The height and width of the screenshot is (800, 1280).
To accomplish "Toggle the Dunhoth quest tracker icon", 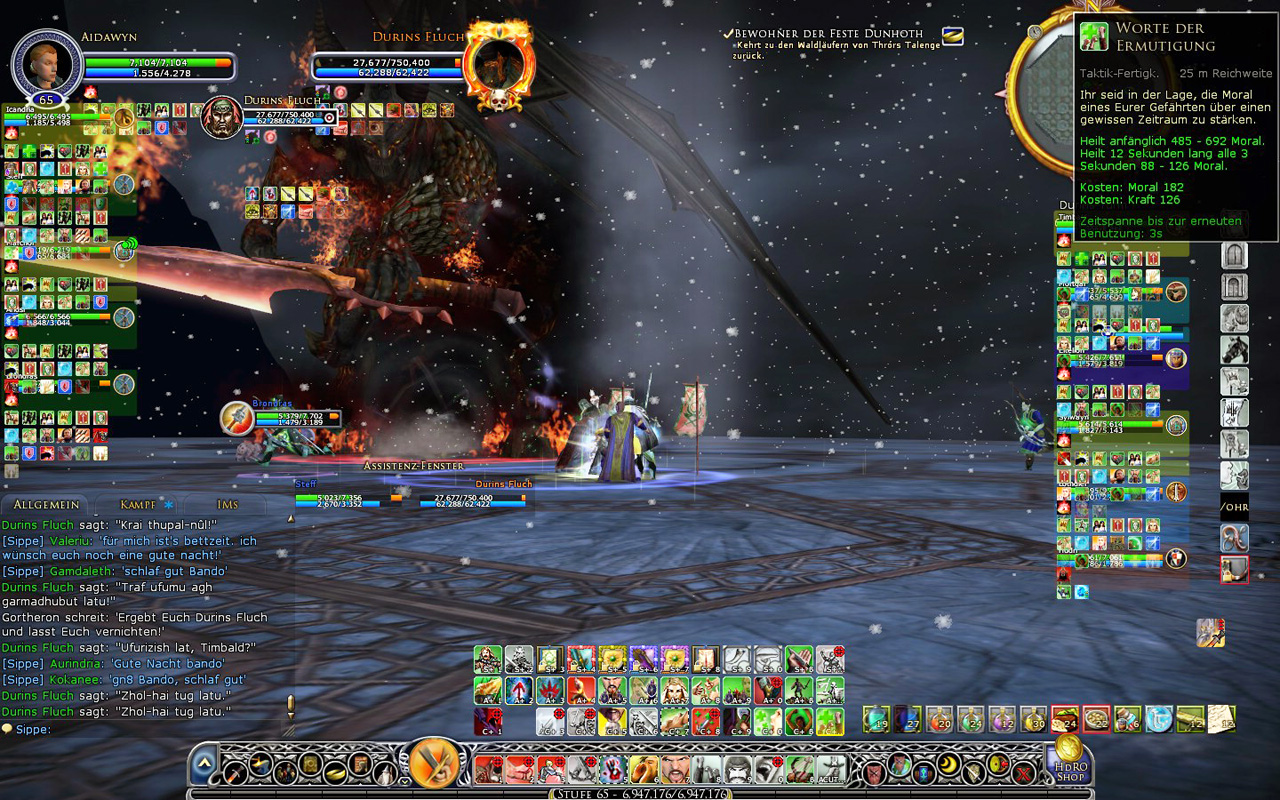I will coord(953,36).
